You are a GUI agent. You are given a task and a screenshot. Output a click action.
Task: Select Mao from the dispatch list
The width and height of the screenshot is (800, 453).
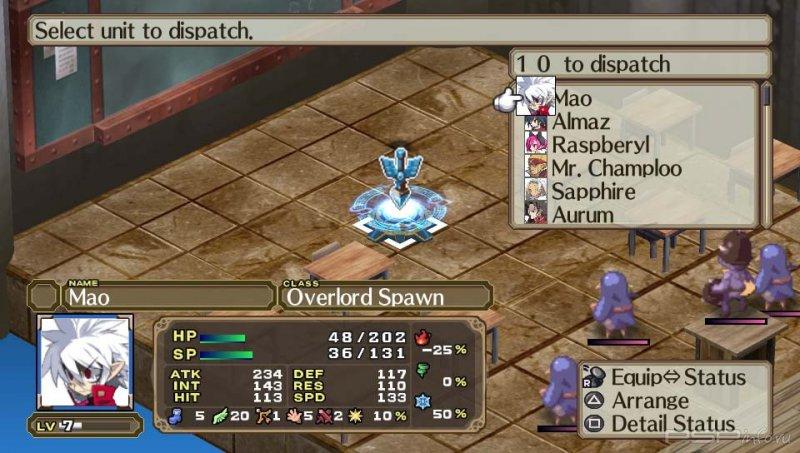[573, 99]
